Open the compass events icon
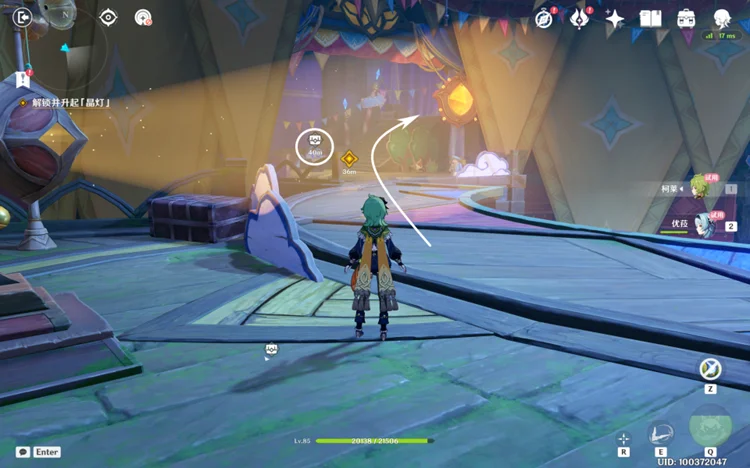 coord(544,19)
